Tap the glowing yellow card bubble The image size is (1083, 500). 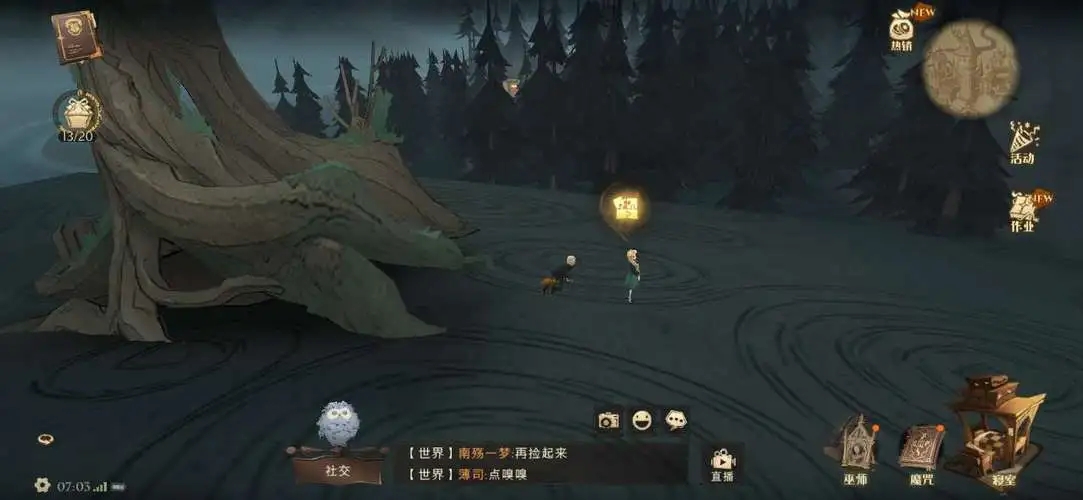click(x=626, y=207)
